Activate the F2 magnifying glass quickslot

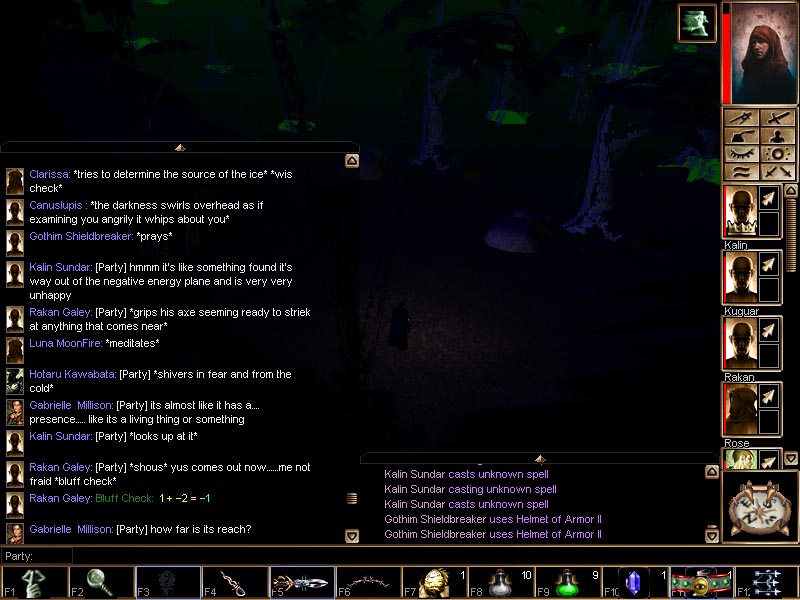click(x=101, y=582)
